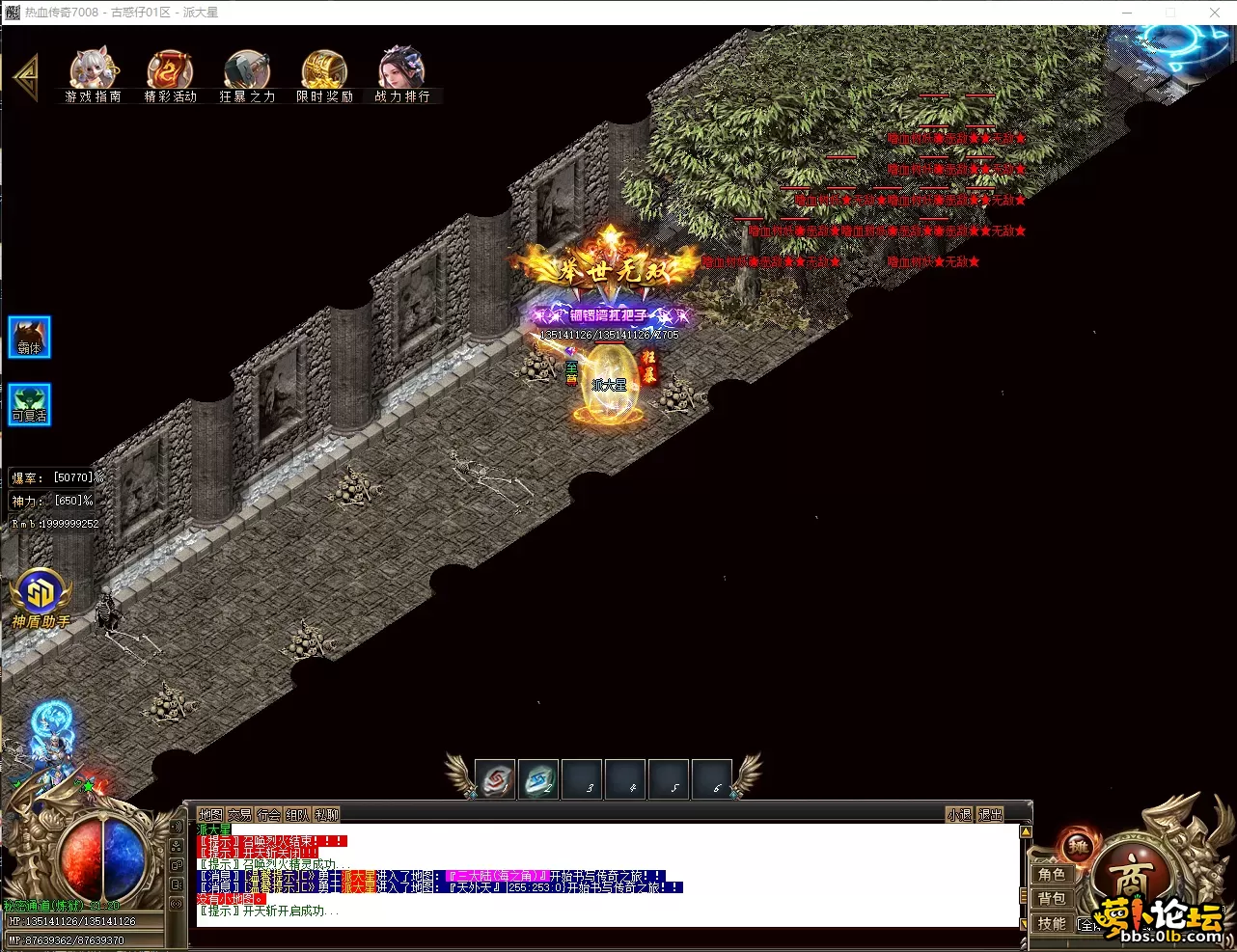
Task: Click the 可复活 revive status icon
Action: tap(30, 405)
